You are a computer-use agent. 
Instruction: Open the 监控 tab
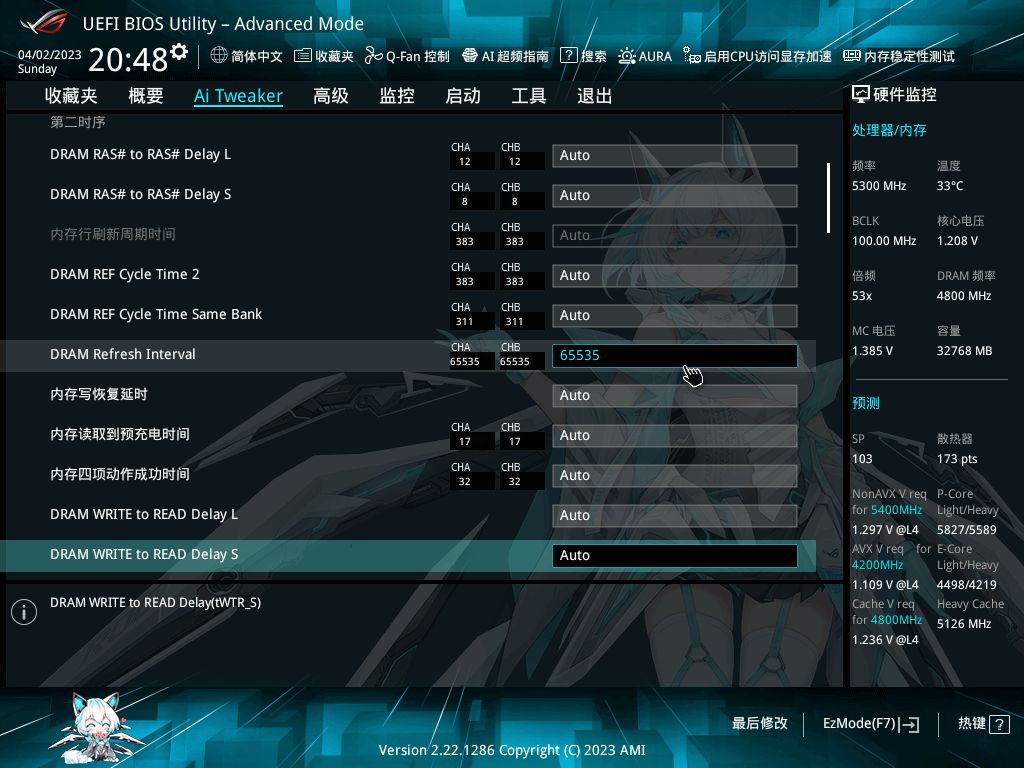pos(397,96)
